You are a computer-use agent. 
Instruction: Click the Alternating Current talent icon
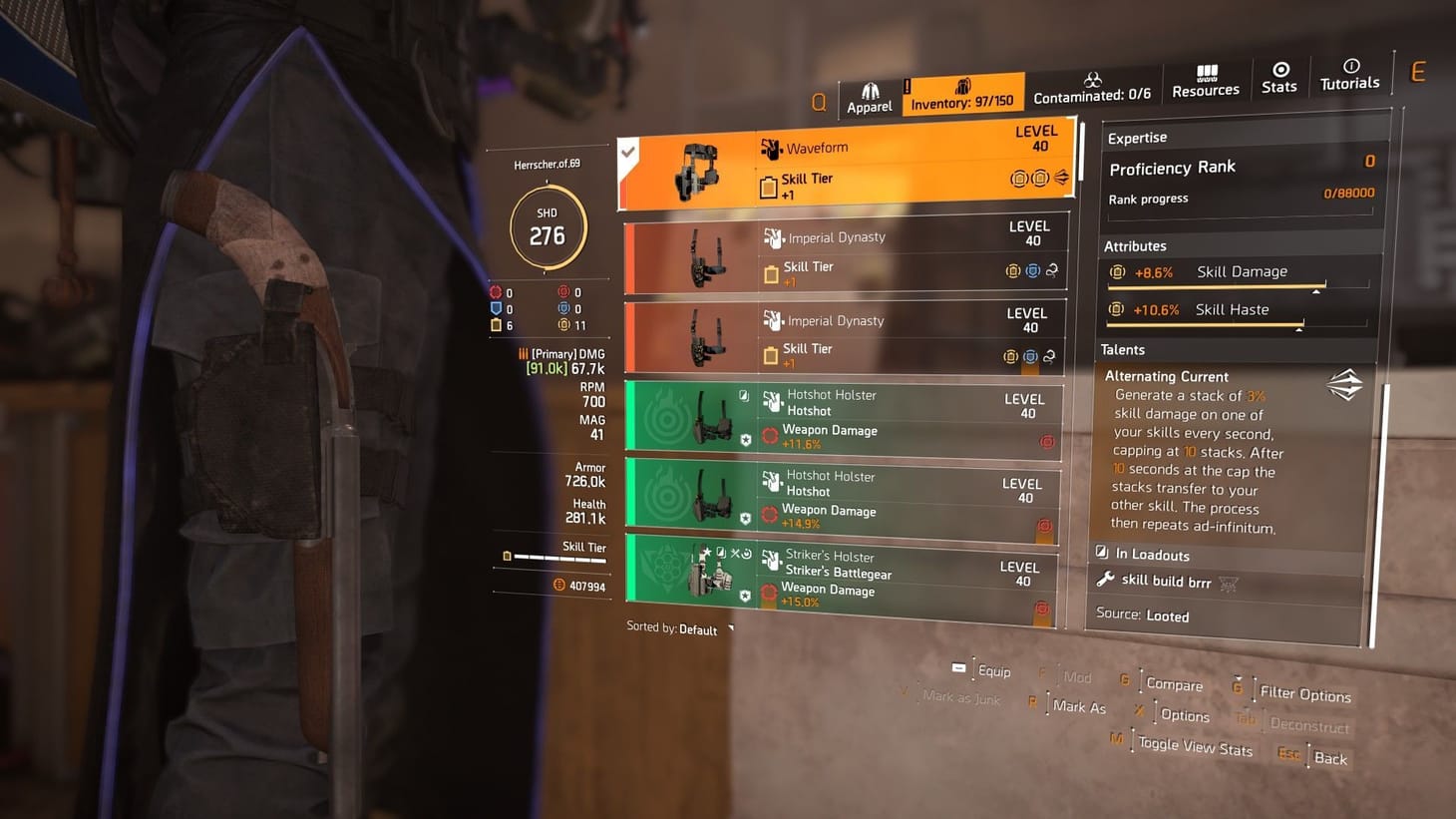[1345, 385]
